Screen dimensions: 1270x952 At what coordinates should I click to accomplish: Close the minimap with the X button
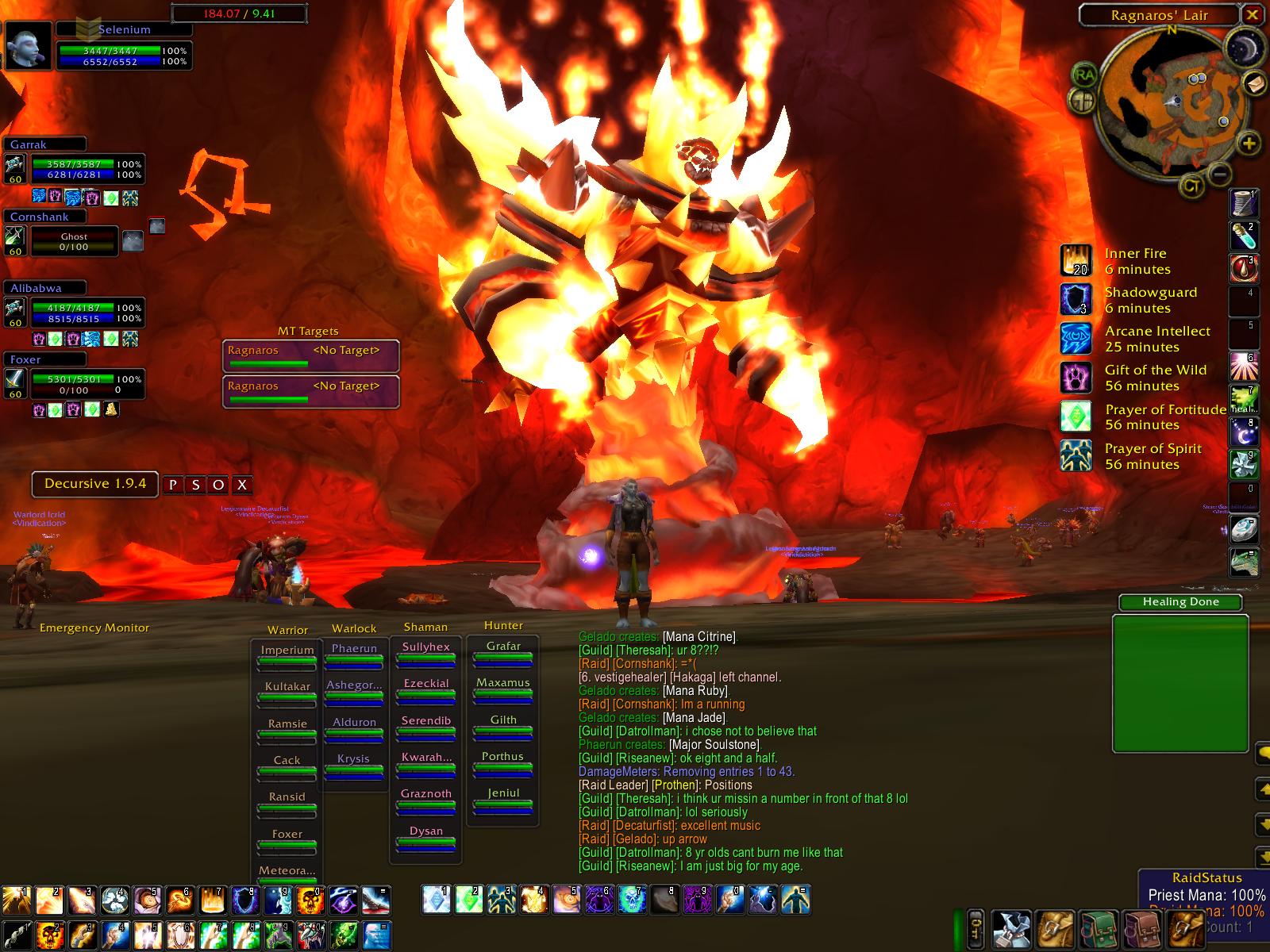[x=1252, y=14]
